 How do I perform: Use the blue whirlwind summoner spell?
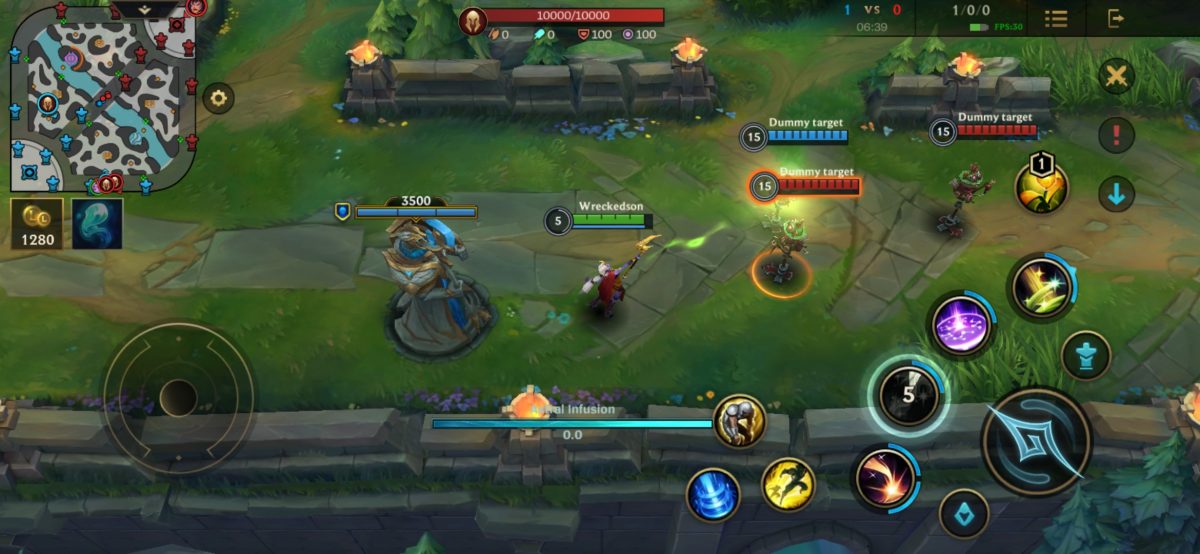(x=713, y=494)
